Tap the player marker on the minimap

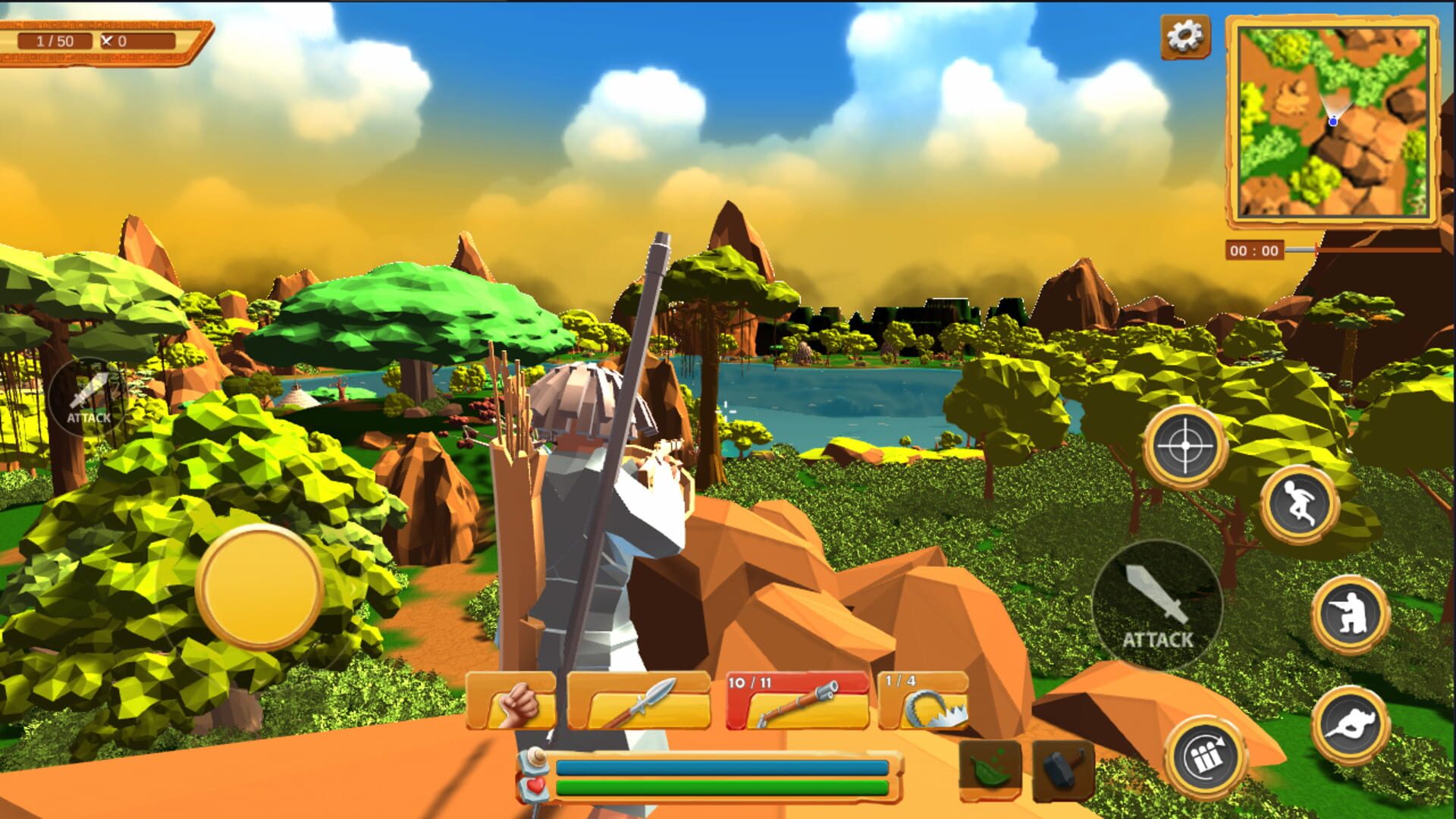pos(1333,119)
